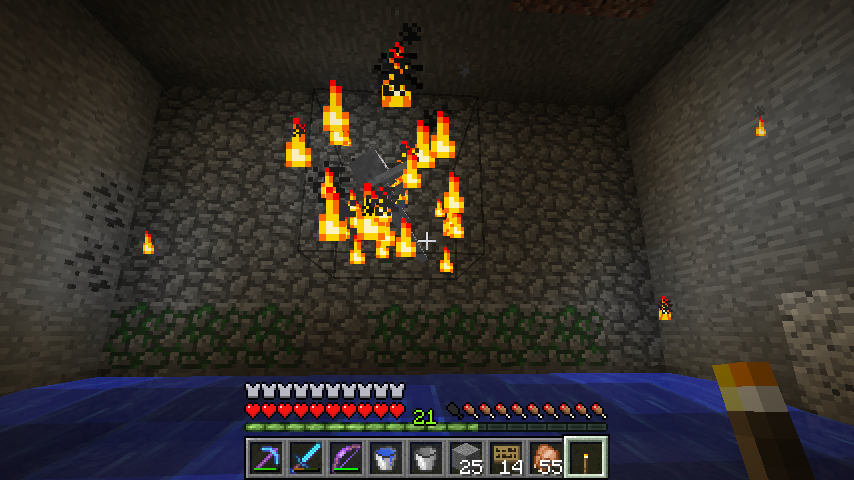Select the water bucket in the hotbar
Image resolution: width=854 pixels, height=480 pixels.
point(386,457)
